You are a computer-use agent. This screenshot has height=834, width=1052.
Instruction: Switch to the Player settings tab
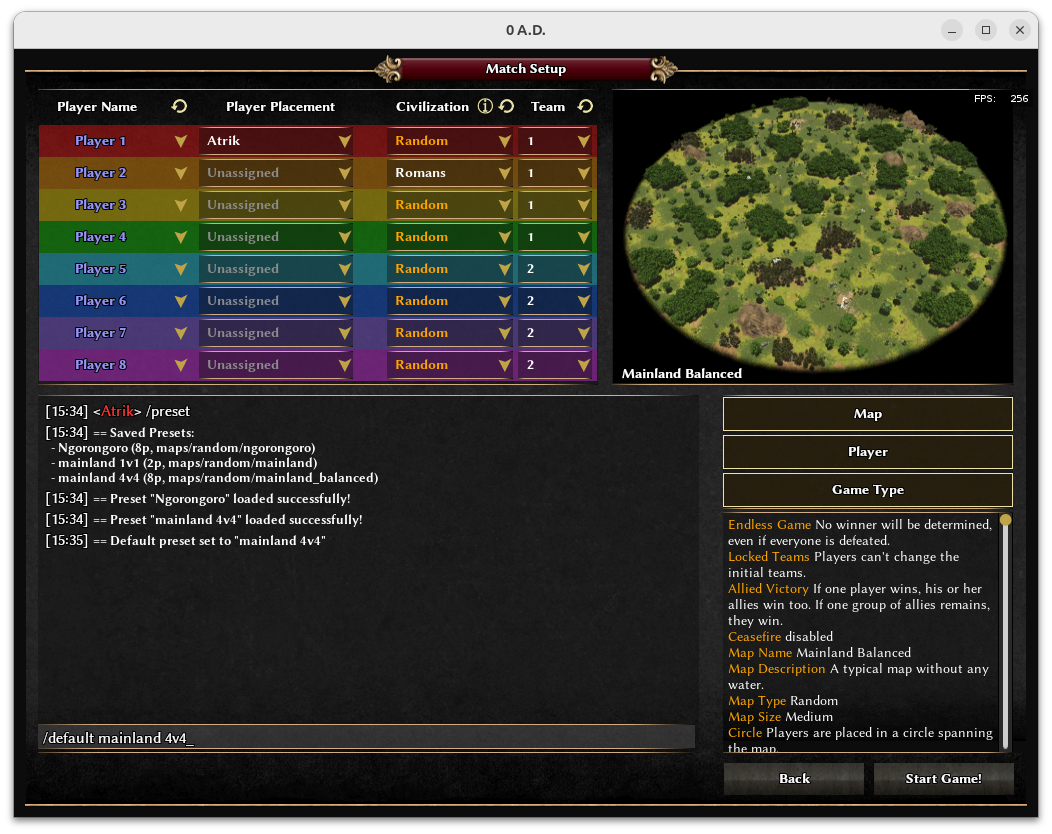tap(867, 452)
